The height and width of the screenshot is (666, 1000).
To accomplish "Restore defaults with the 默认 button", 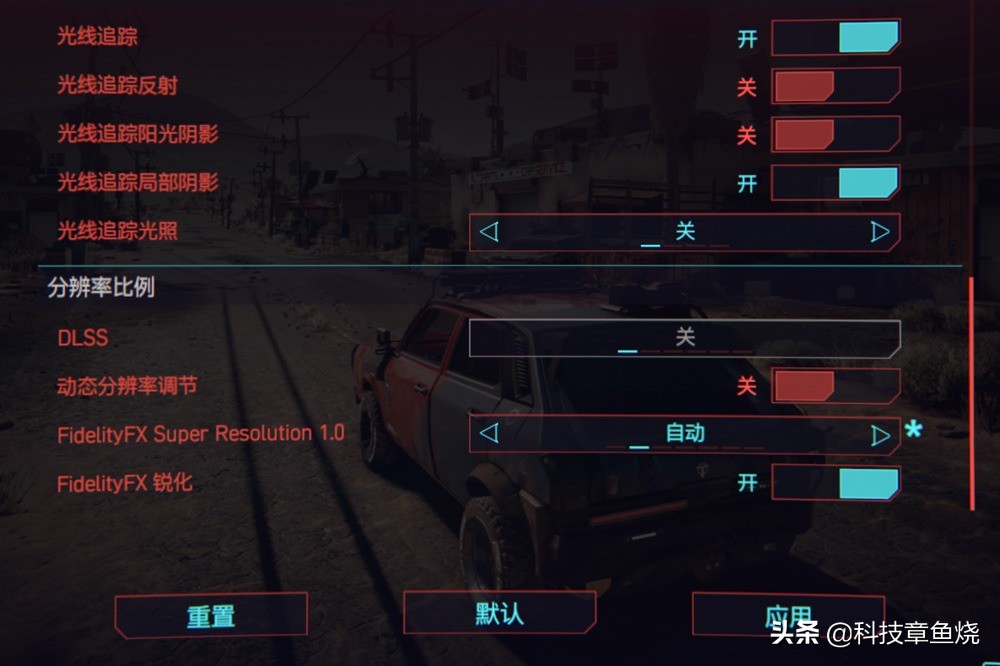I will 499,612.
